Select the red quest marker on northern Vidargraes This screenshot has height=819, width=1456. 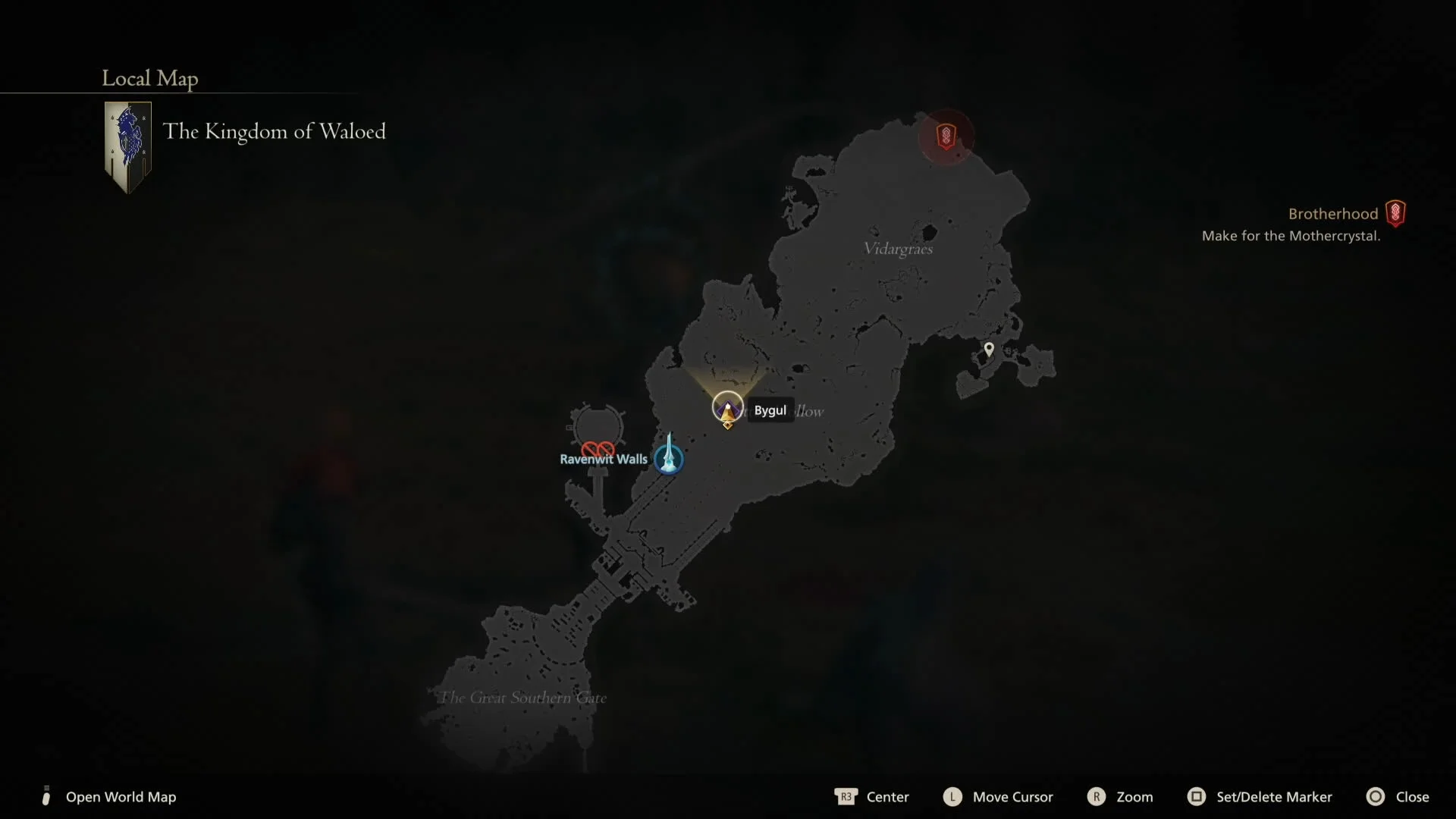pos(946,136)
